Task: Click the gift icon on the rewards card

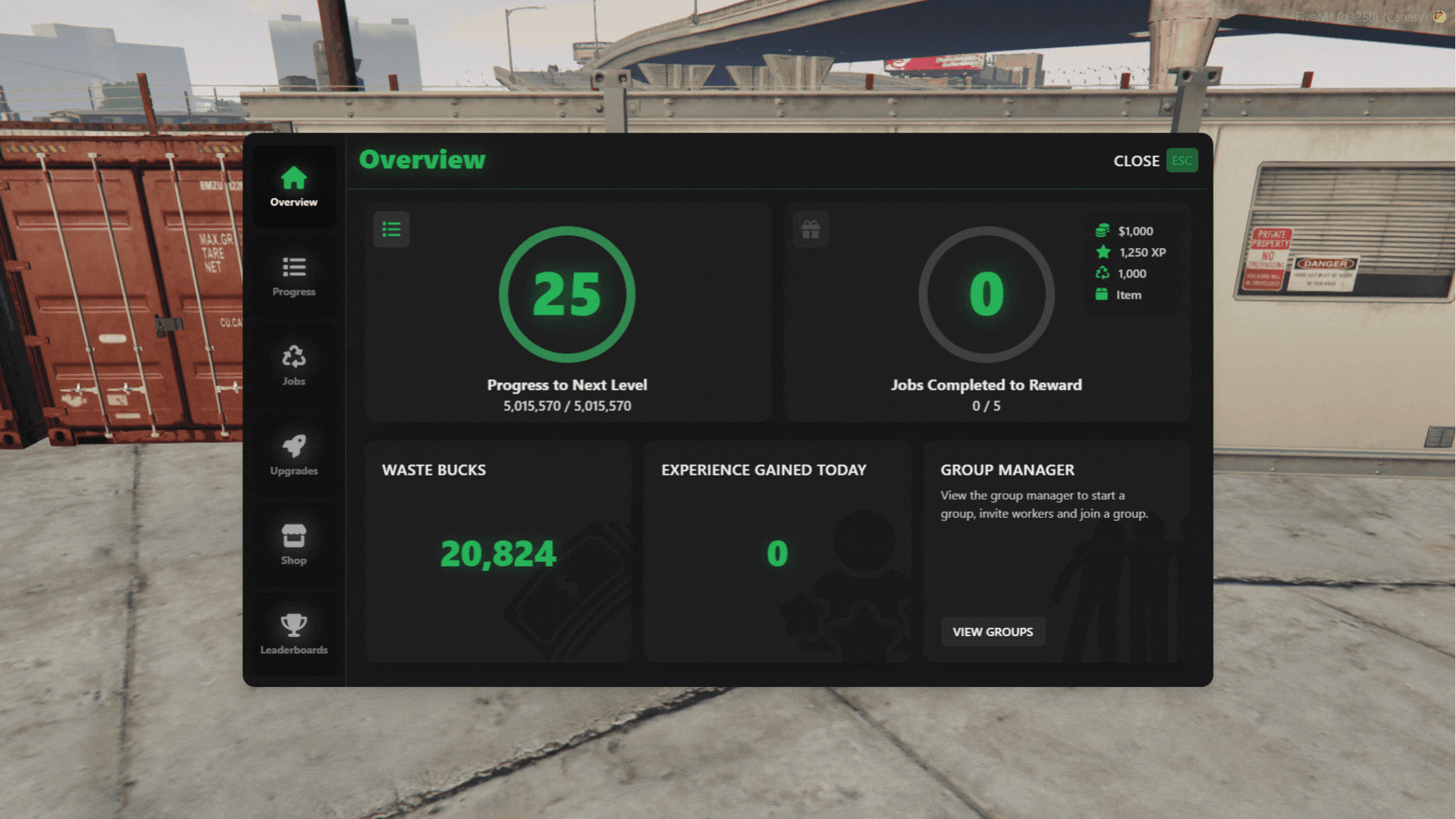Action: [811, 228]
